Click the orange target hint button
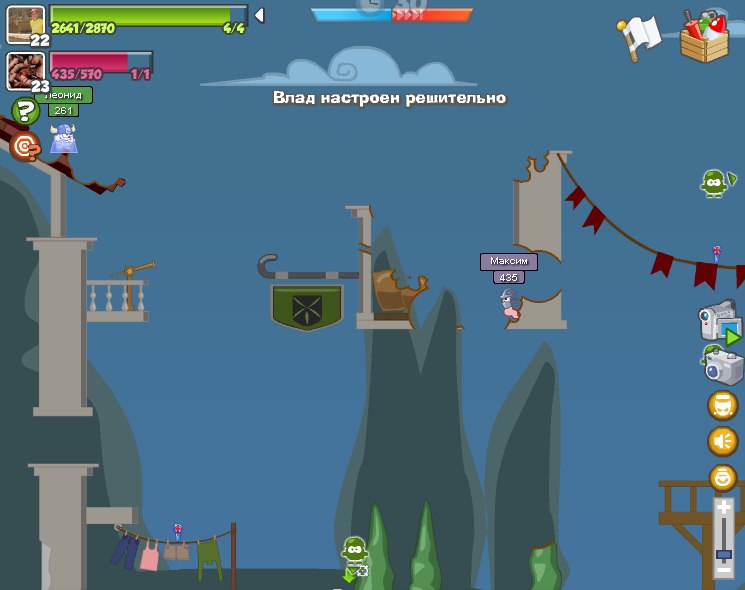This screenshot has height=590, width=745. 25,148
